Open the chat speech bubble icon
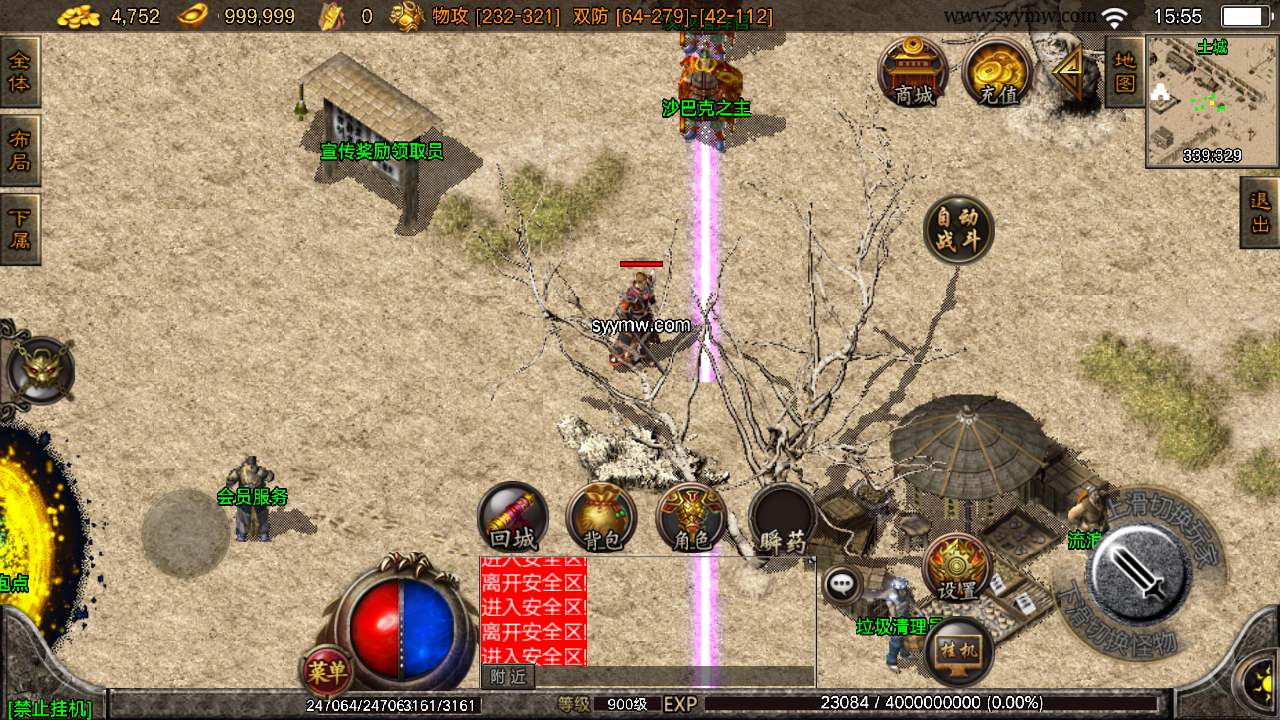 pyautogui.click(x=843, y=584)
